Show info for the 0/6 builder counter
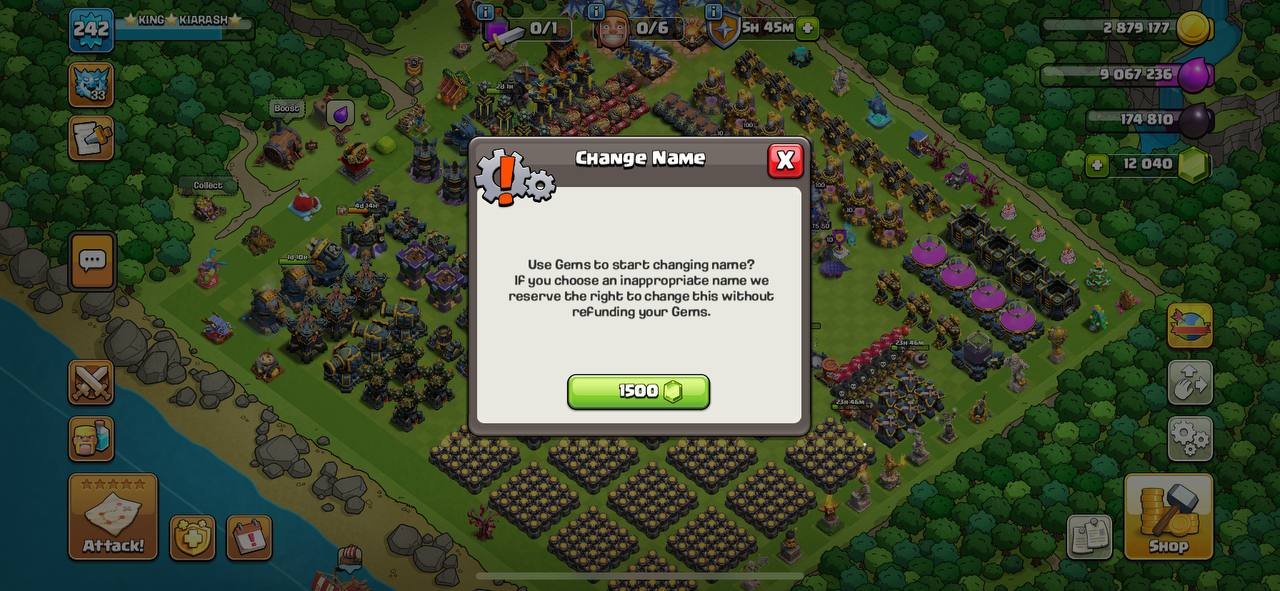 tap(596, 12)
